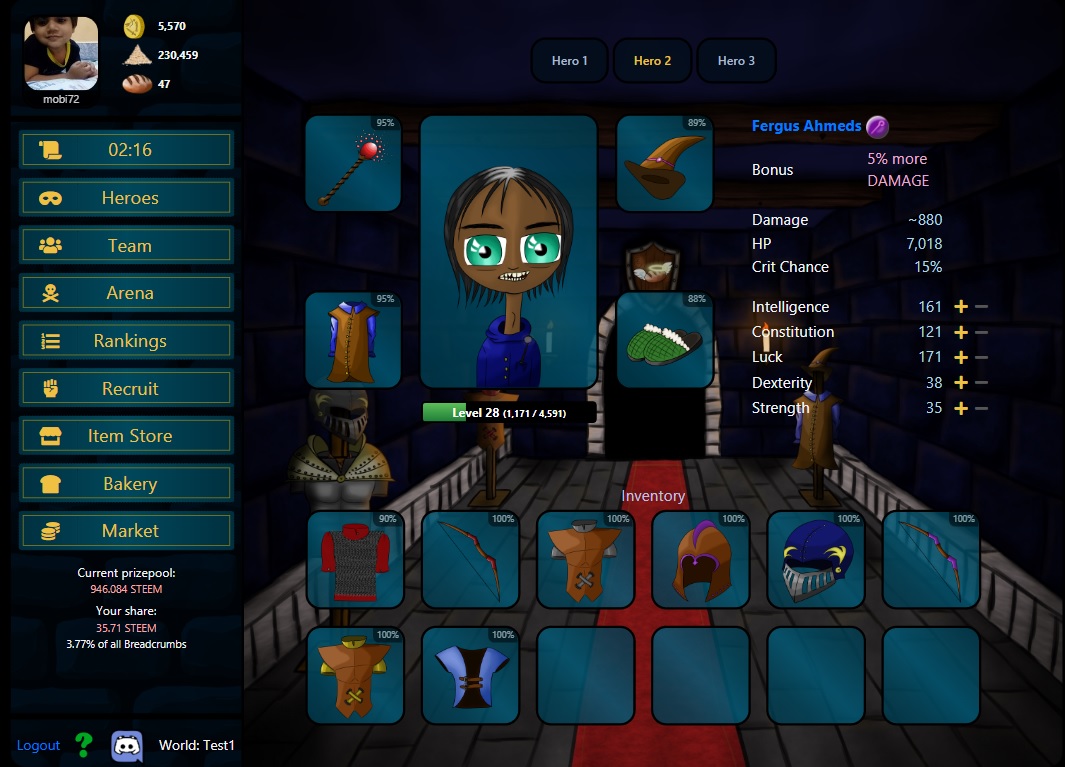Select the equipped red-orb wand slot
The height and width of the screenshot is (767, 1065).
(x=353, y=164)
